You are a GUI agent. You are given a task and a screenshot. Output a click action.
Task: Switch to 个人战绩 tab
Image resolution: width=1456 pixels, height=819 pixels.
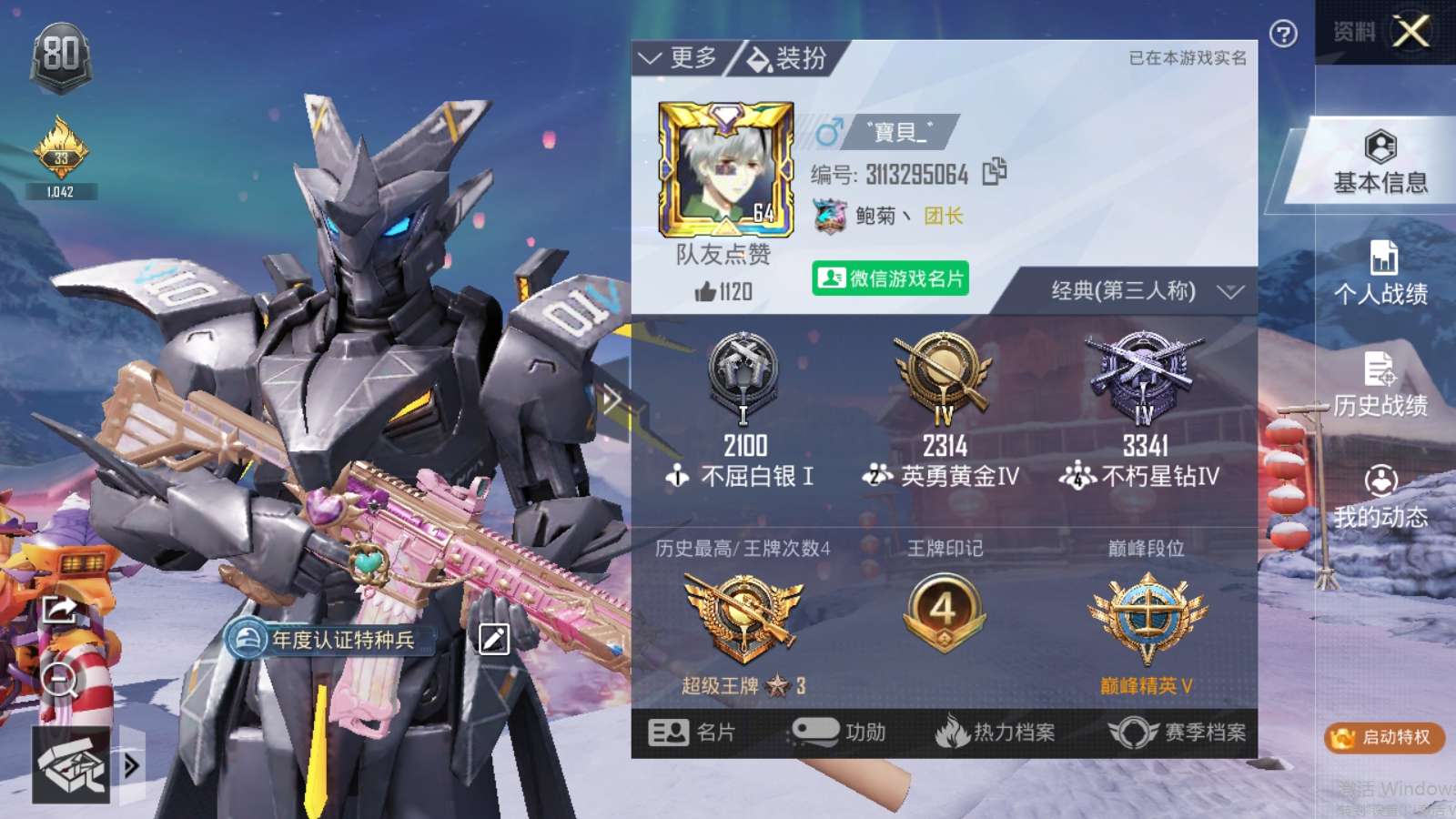coord(1380,275)
